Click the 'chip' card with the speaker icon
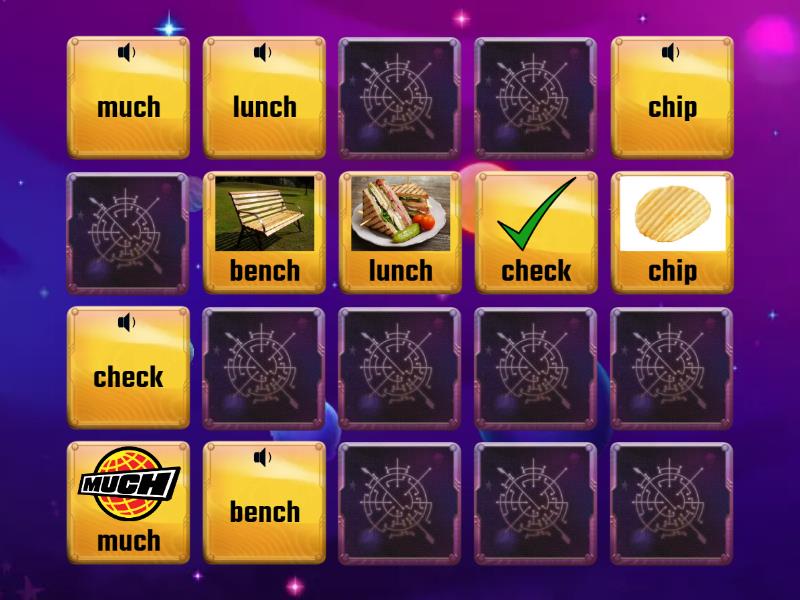 click(672, 98)
